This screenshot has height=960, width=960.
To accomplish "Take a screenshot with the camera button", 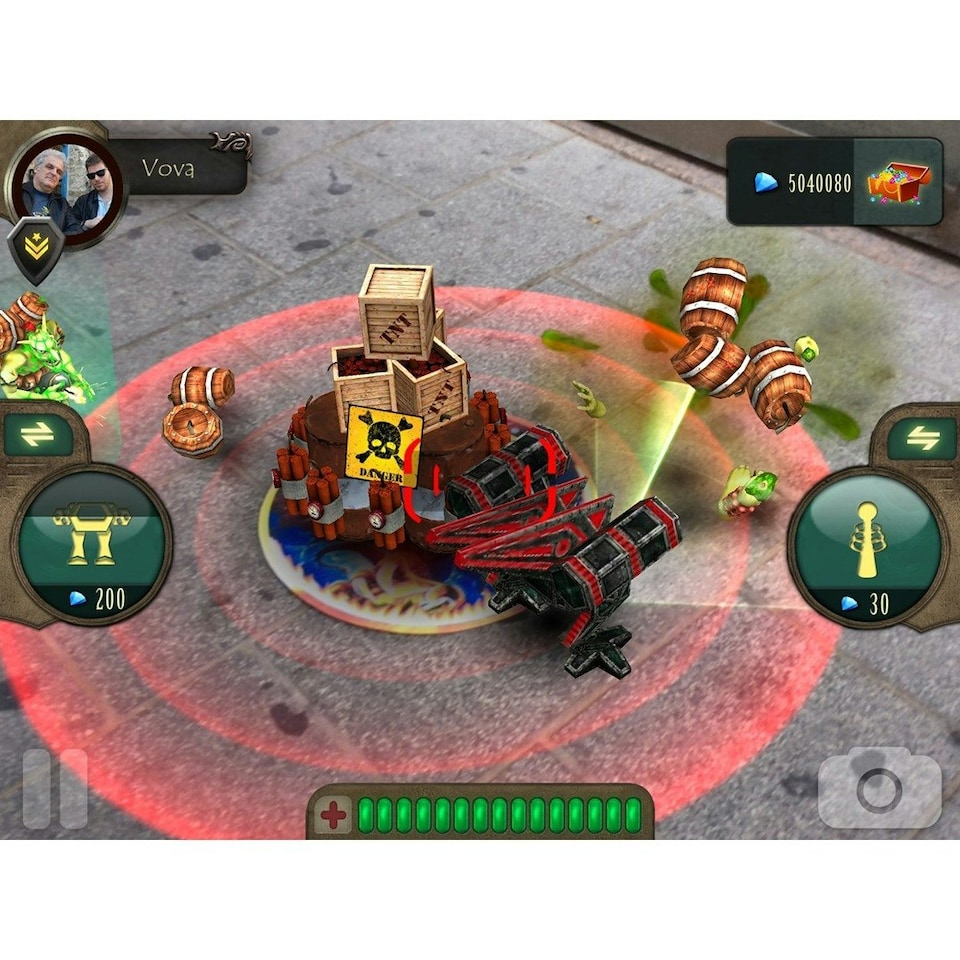I will [879, 790].
